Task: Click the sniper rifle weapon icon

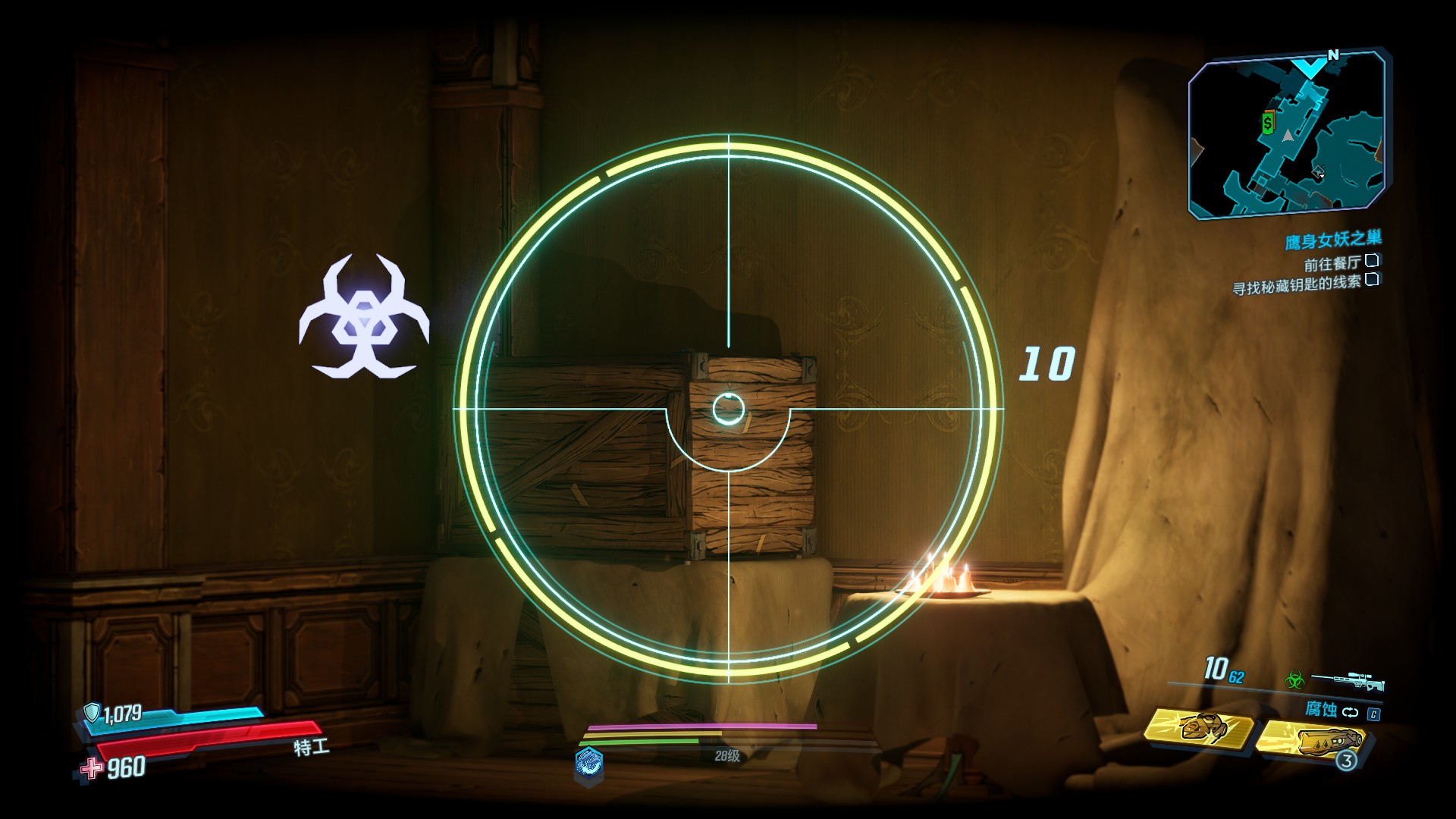Action: (1347, 681)
